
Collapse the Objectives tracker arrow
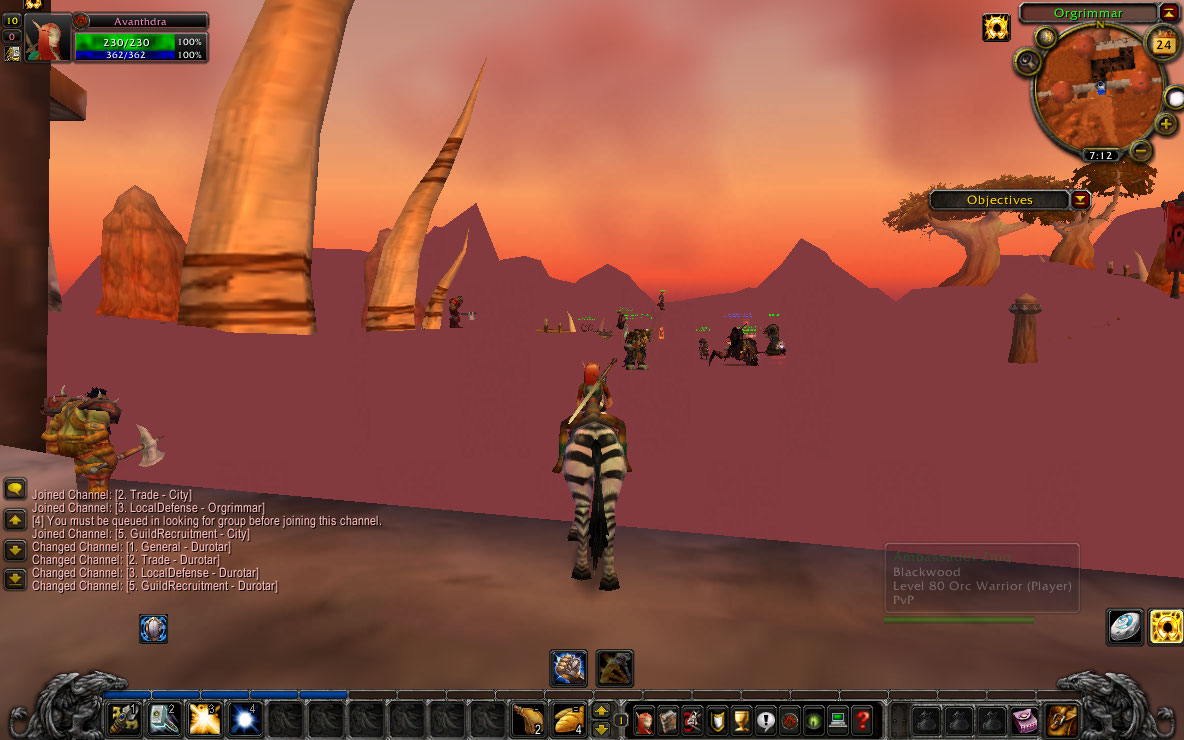(1081, 200)
